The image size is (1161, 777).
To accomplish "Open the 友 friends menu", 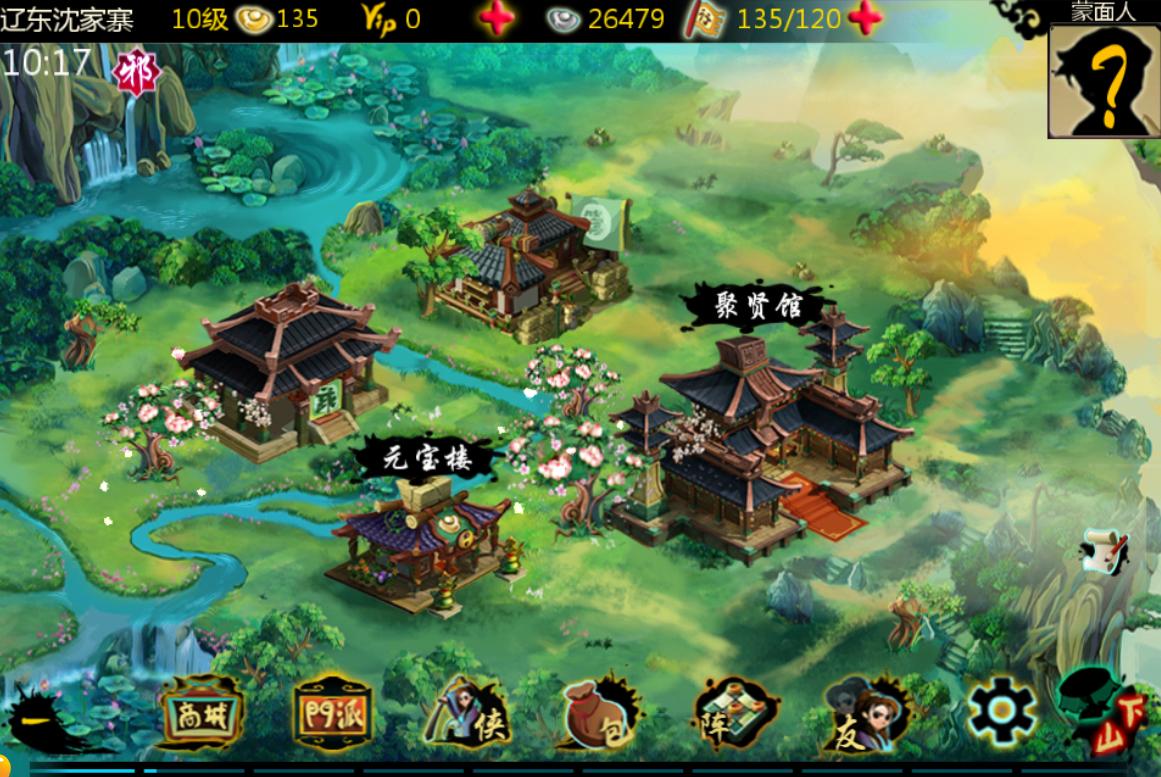I will pyautogui.click(x=862, y=714).
